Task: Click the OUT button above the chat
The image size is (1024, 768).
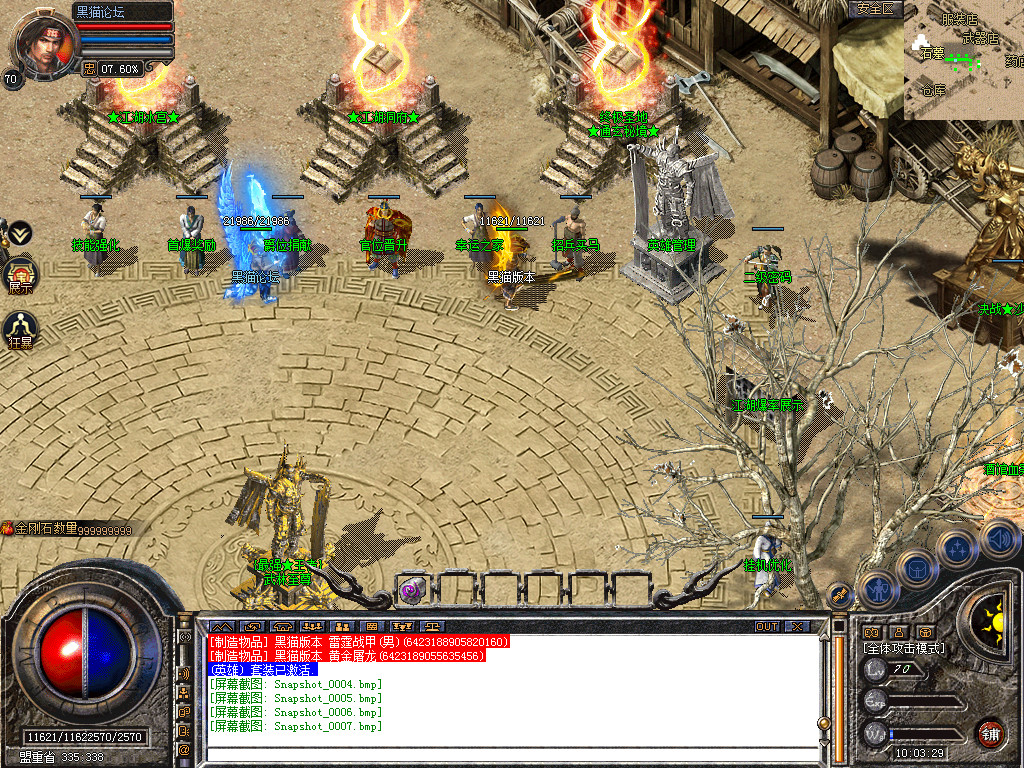Action: tap(766, 627)
